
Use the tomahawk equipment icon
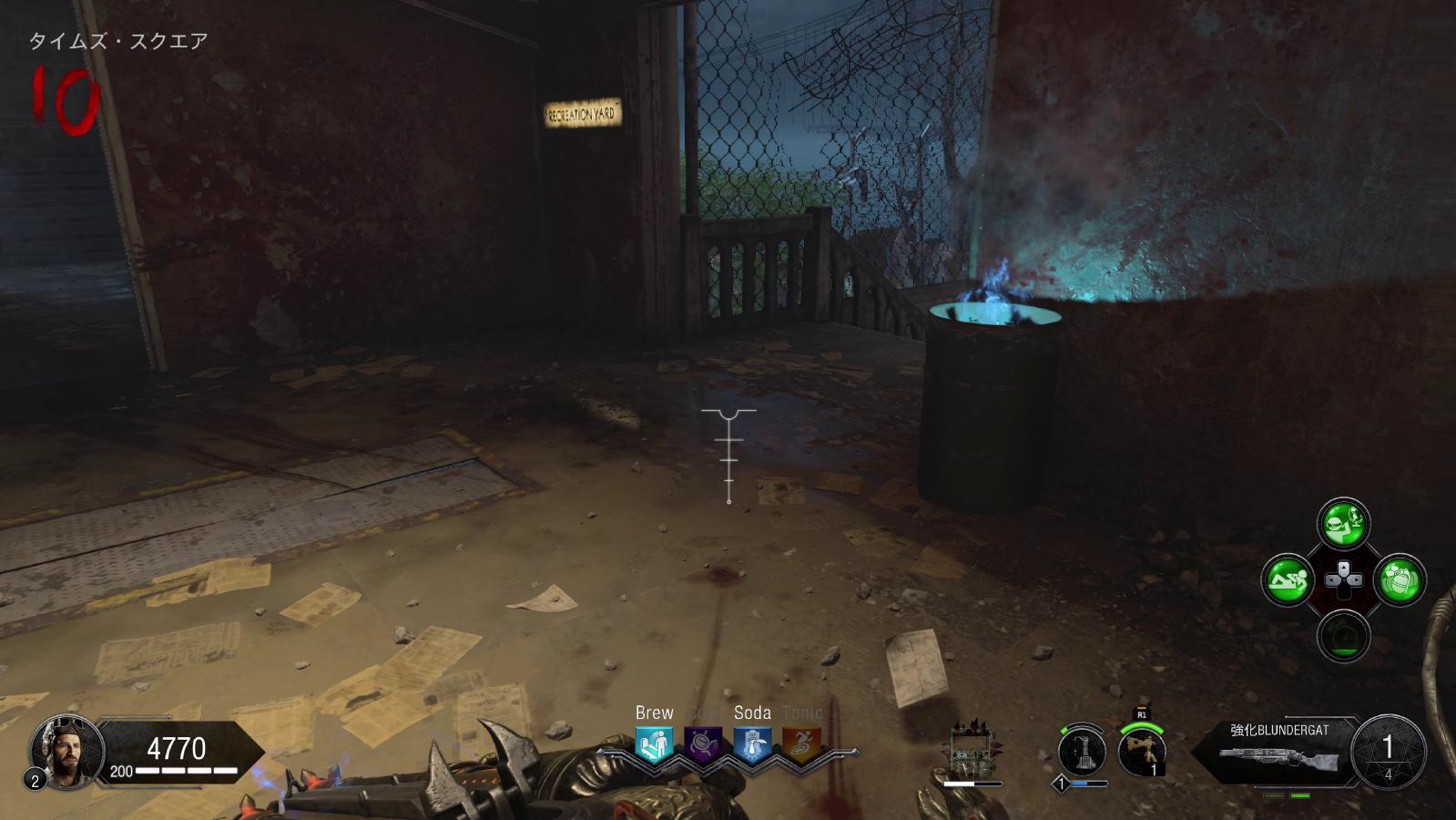pyautogui.click(x=1142, y=751)
